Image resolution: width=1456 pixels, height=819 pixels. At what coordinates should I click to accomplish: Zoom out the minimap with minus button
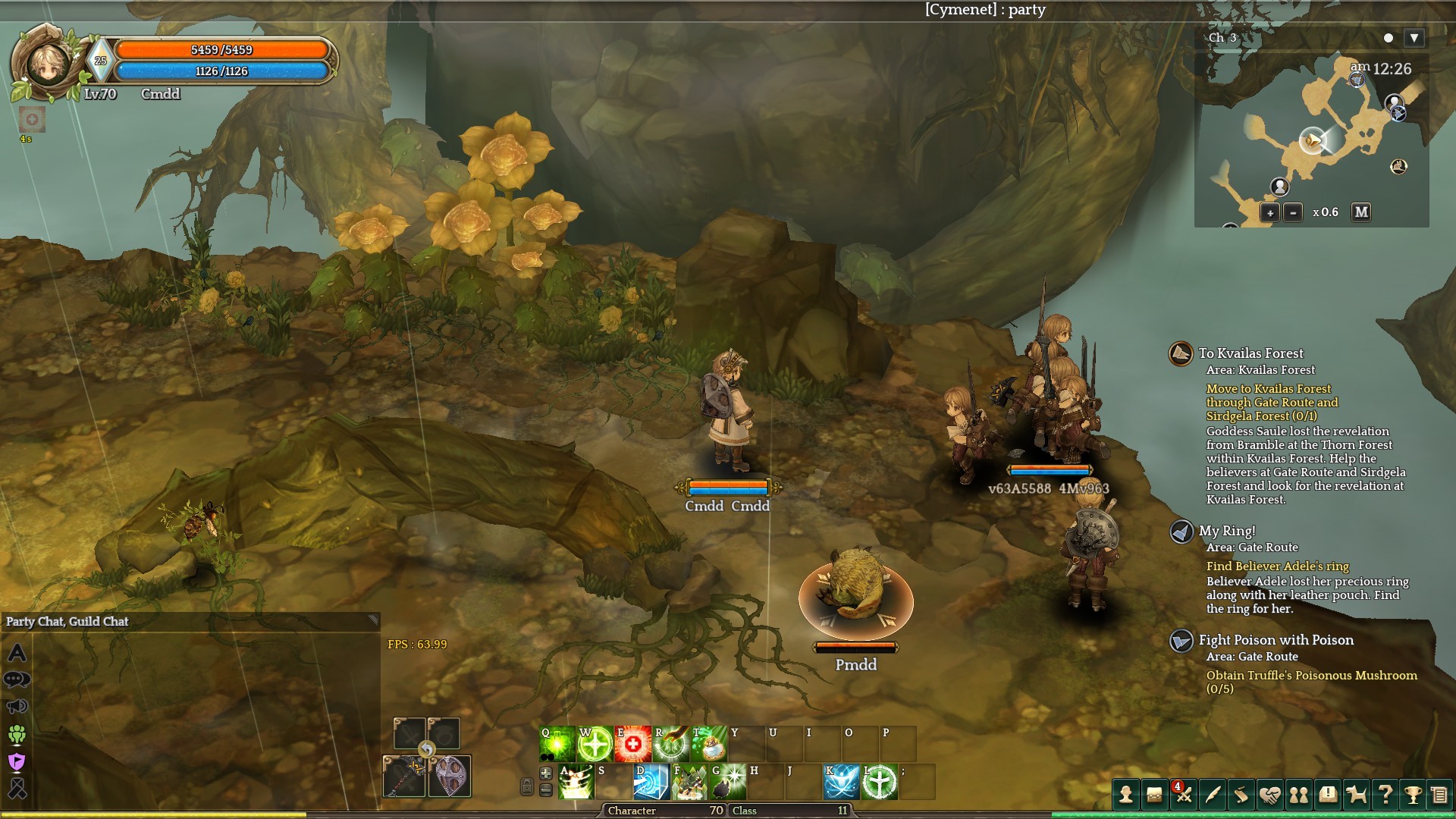click(1293, 213)
